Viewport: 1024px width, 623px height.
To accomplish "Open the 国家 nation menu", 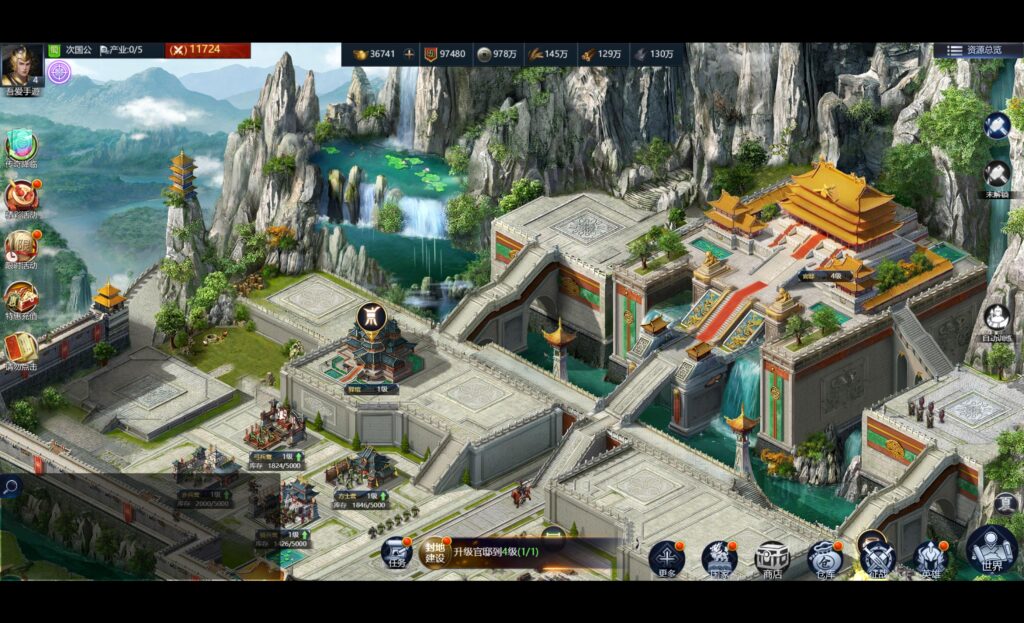I will click(x=718, y=558).
